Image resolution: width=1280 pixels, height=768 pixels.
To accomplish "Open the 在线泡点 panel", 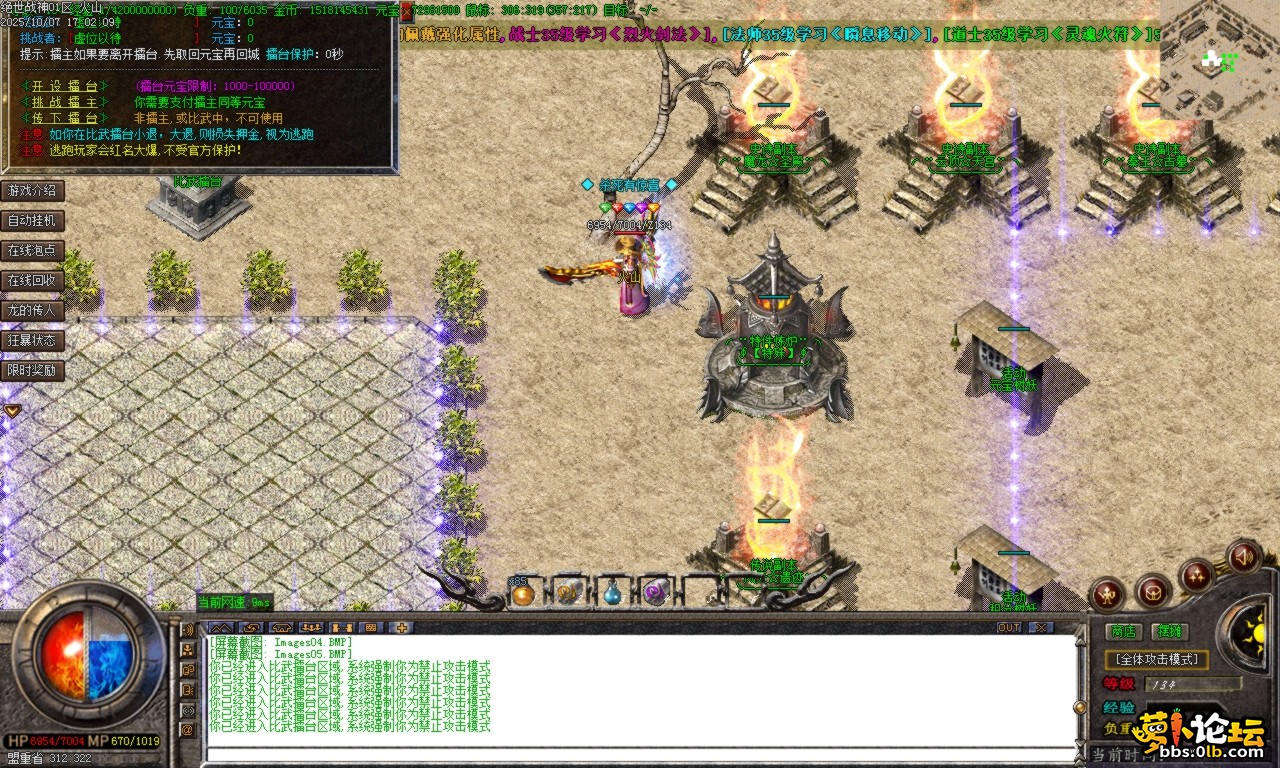I will (32, 251).
